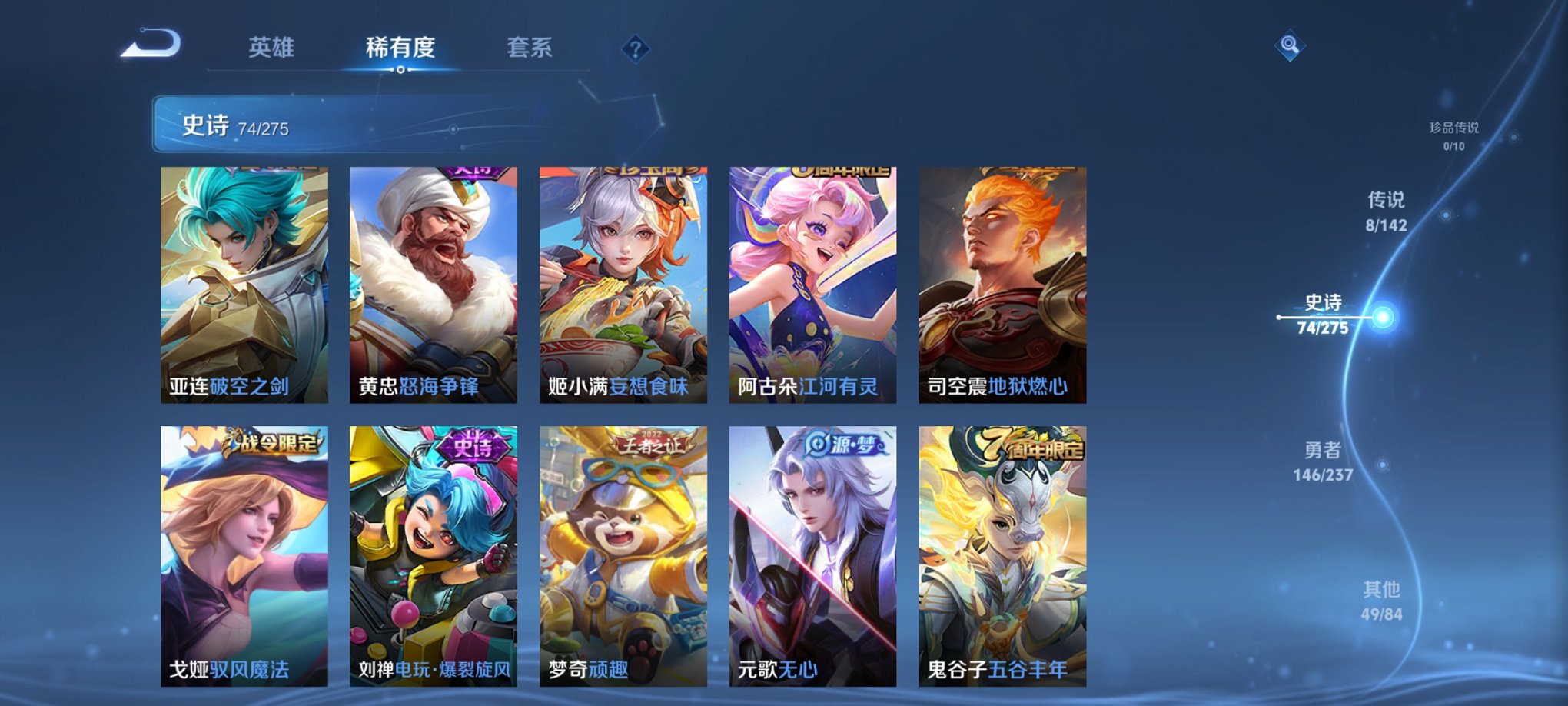The image size is (1568, 706).
Task: Click the back arrow to exit collection
Action: click(x=148, y=44)
